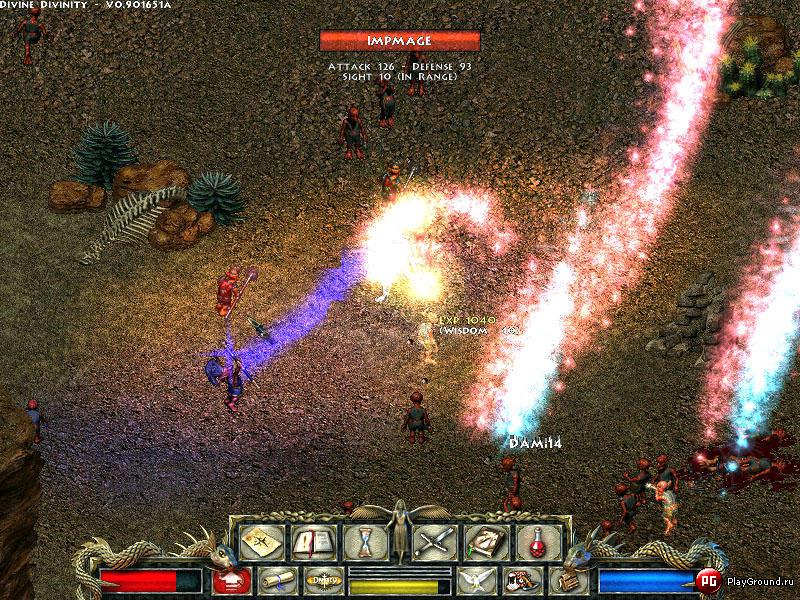Click the red arrow button

tap(231, 580)
